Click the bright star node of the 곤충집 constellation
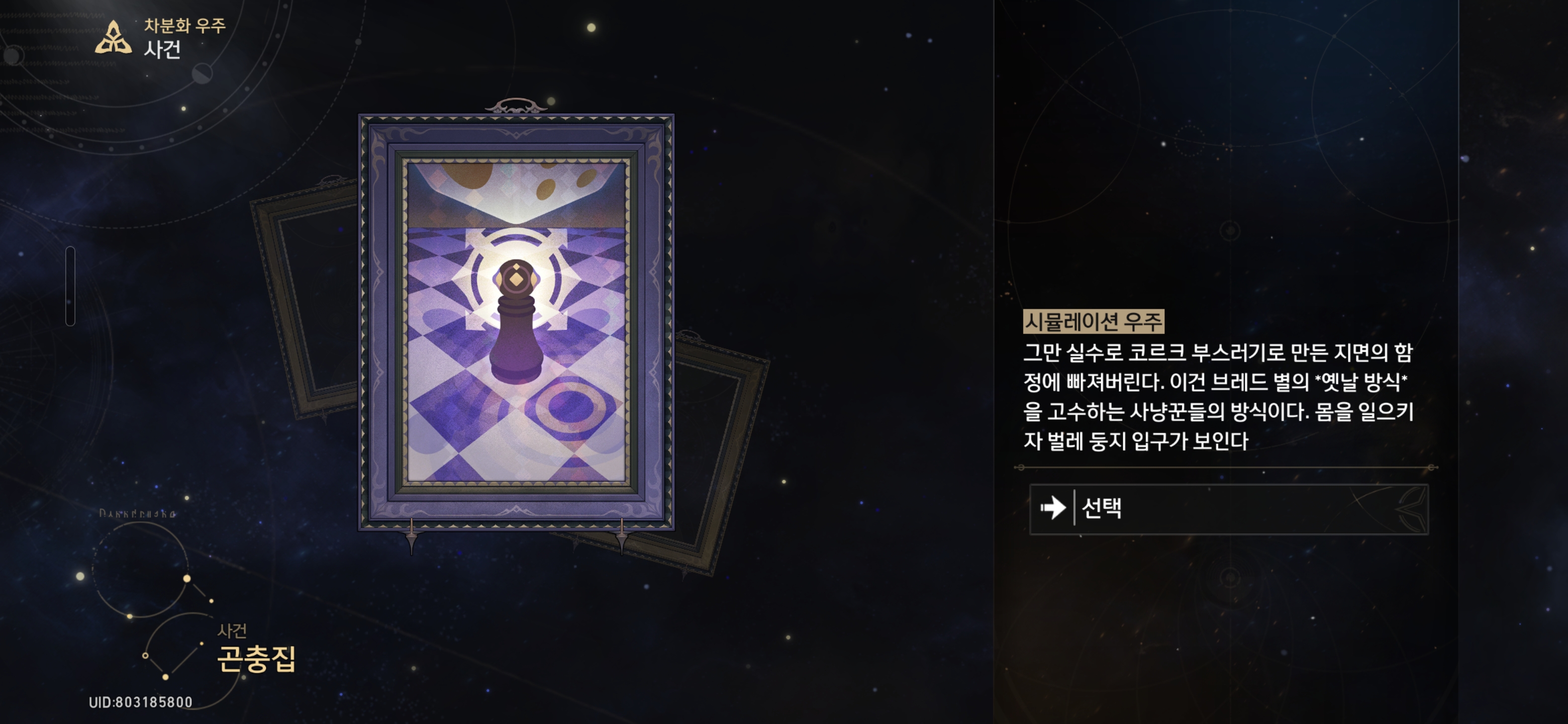Image resolution: width=1568 pixels, height=724 pixels. click(187, 580)
